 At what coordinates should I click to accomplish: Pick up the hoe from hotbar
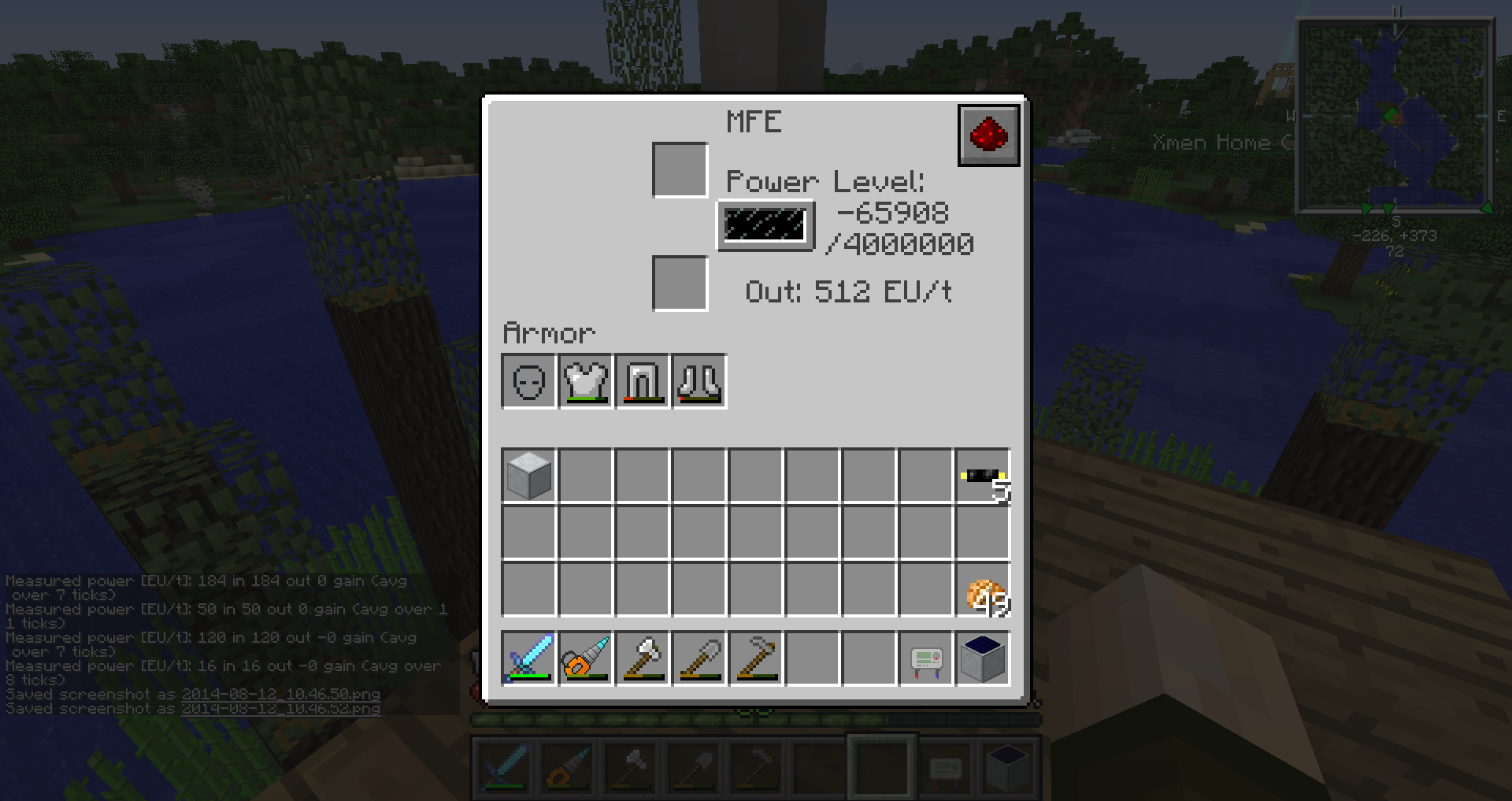755,658
